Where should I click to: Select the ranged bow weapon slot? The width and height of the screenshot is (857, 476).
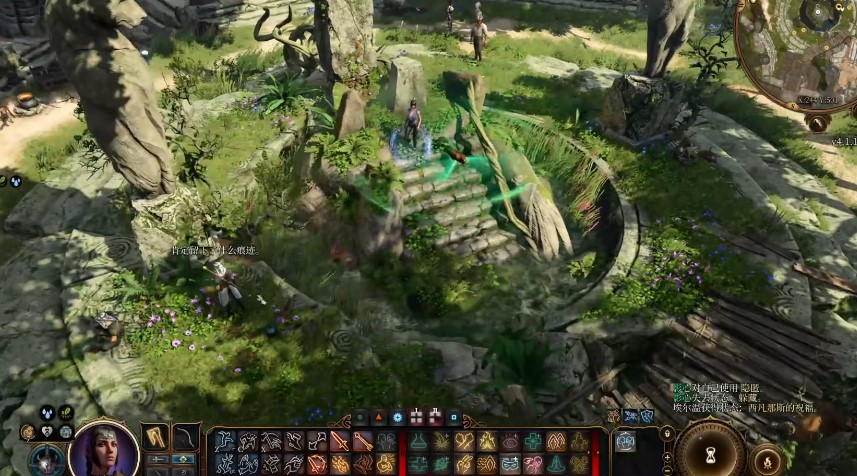click(x=186, y=438)
